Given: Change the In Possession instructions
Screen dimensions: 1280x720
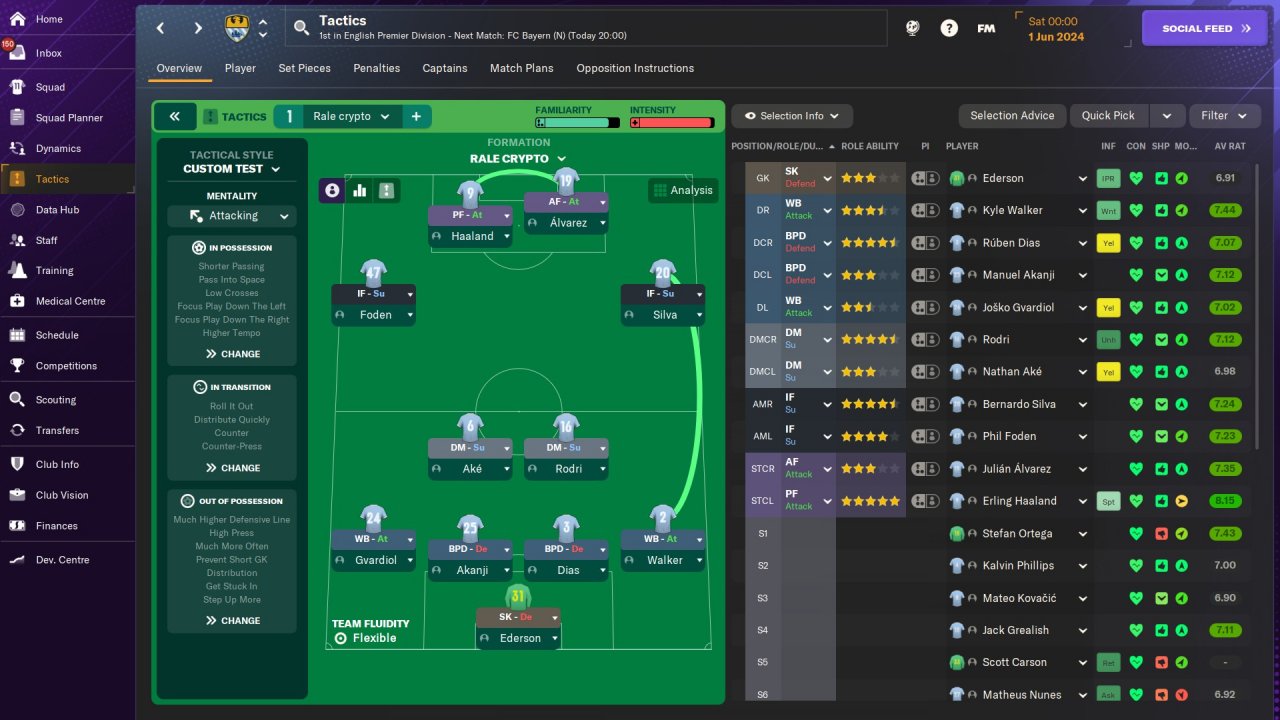Looking at the screenshot, I should (232, 354).
